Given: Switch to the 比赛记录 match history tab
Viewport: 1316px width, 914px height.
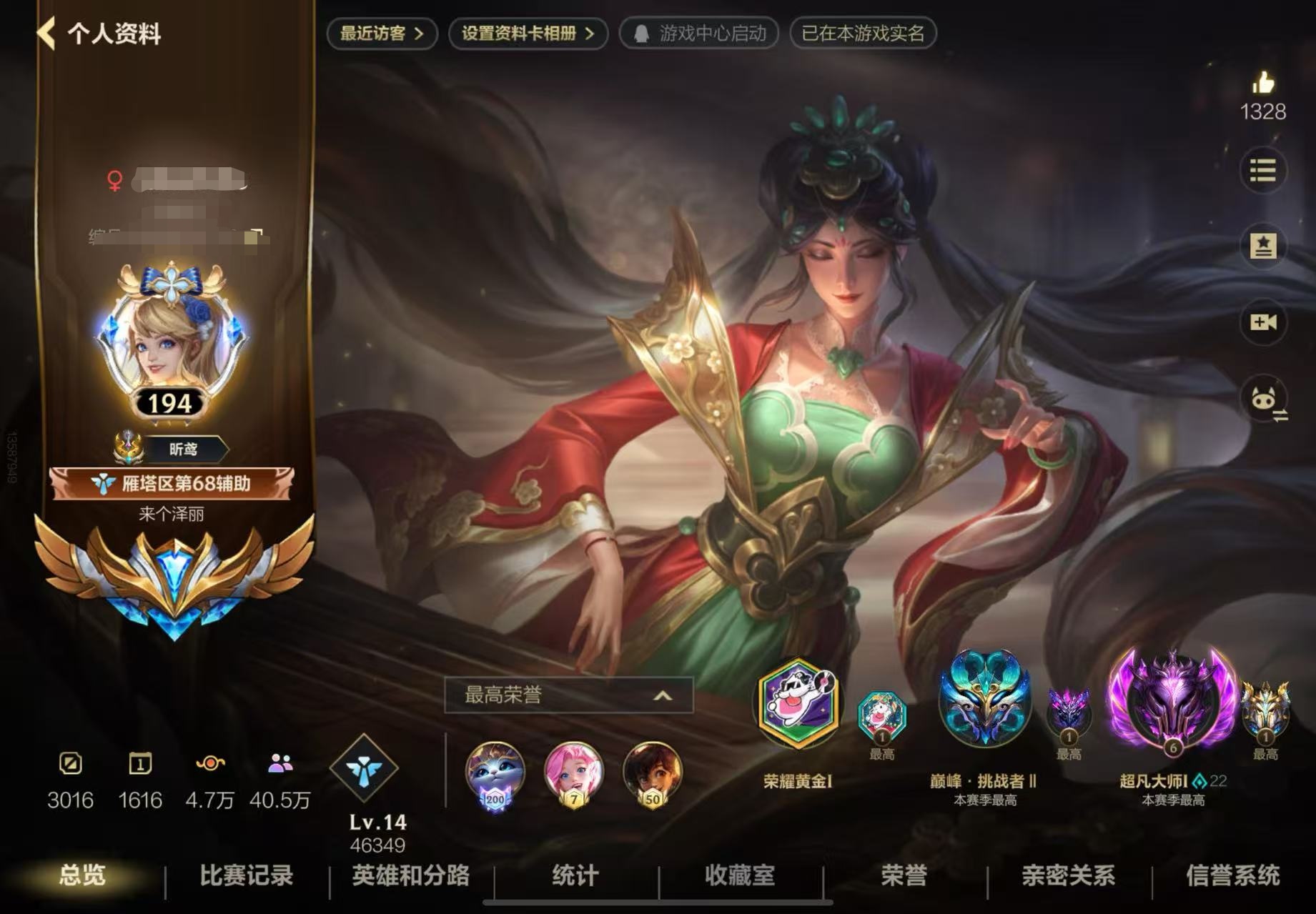Looking at the screenshot, I should coord(243,878).
